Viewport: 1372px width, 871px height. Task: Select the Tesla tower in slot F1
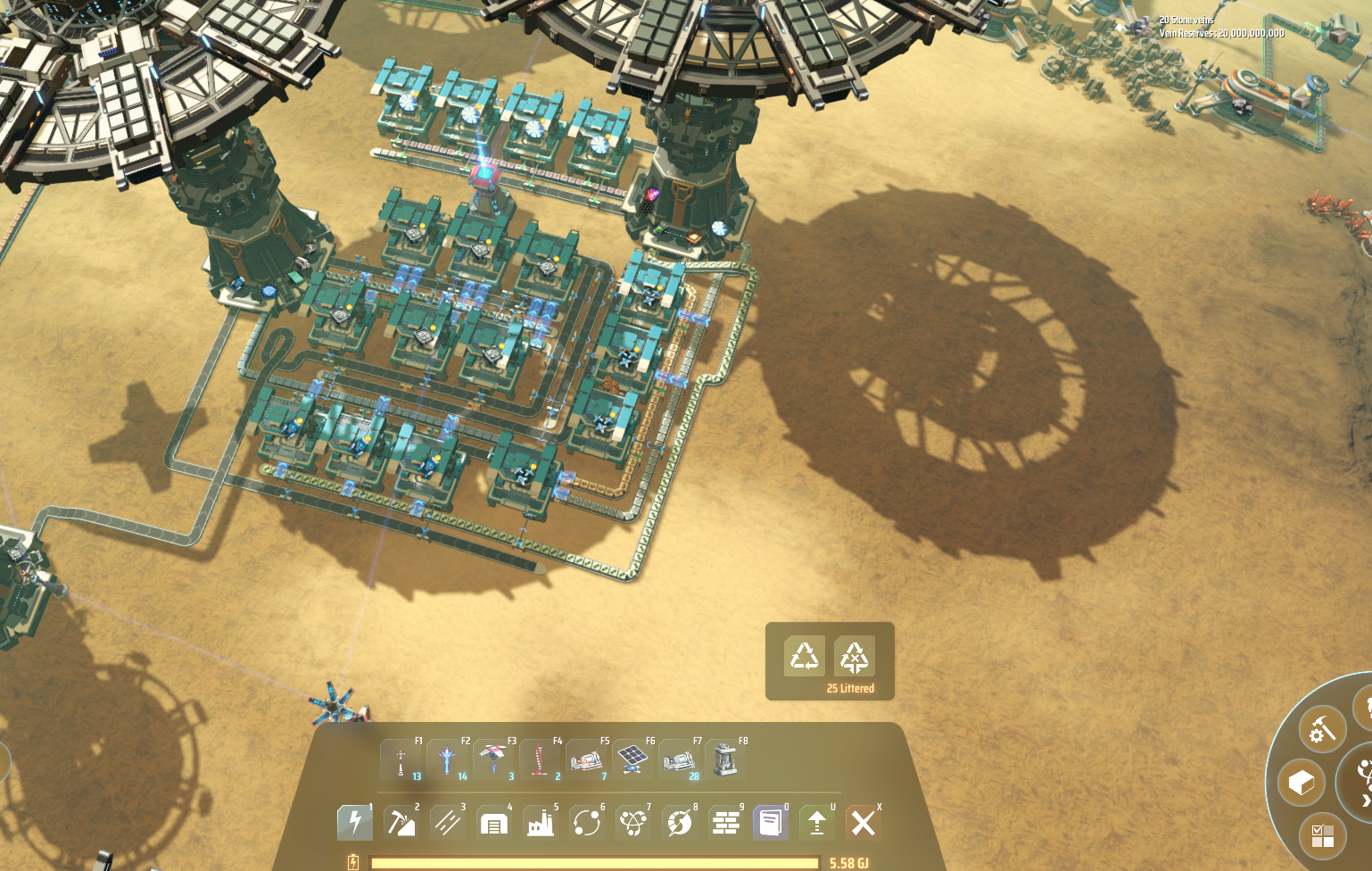tap(401, 760)
